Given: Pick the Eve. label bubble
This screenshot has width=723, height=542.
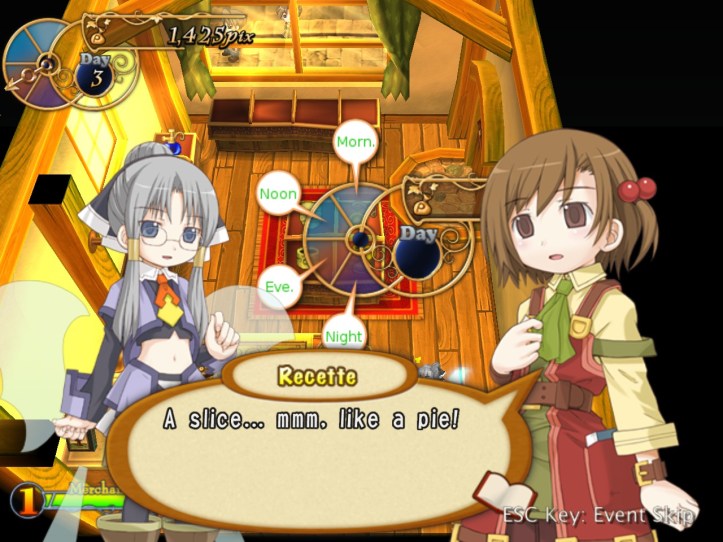Looking at the screenshot, I should point(279,286).
